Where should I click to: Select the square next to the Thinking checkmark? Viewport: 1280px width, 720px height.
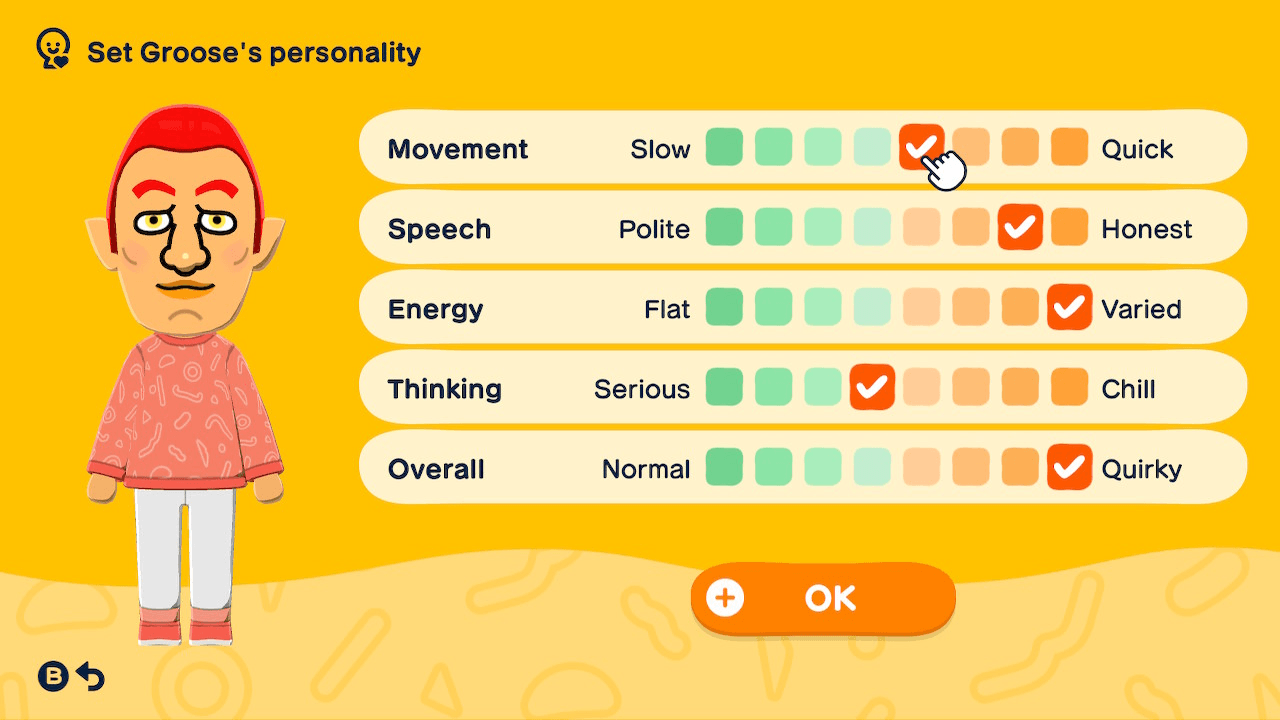click(921, 388)
